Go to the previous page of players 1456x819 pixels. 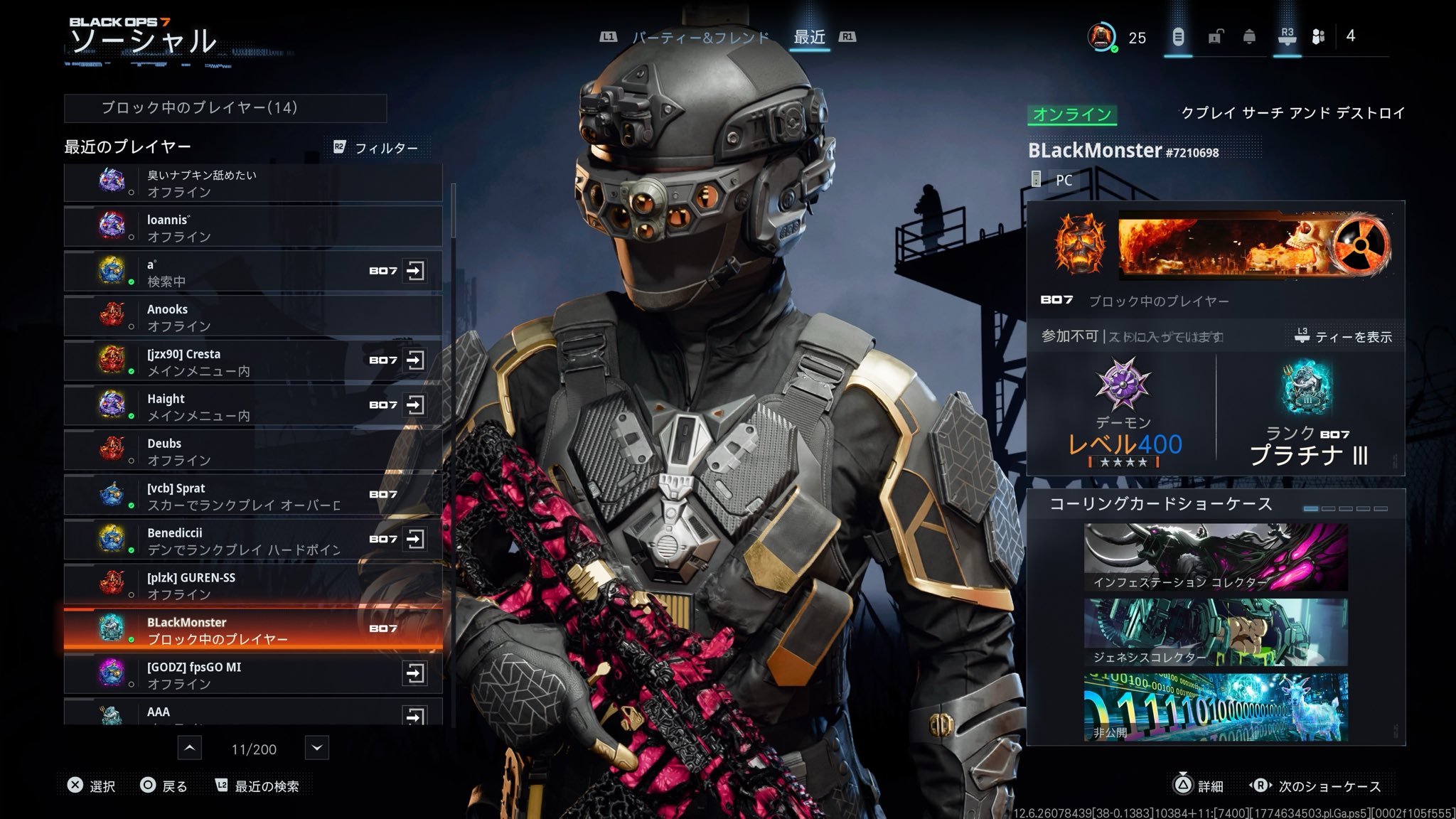pyautogui.click(x=189, y=748)
